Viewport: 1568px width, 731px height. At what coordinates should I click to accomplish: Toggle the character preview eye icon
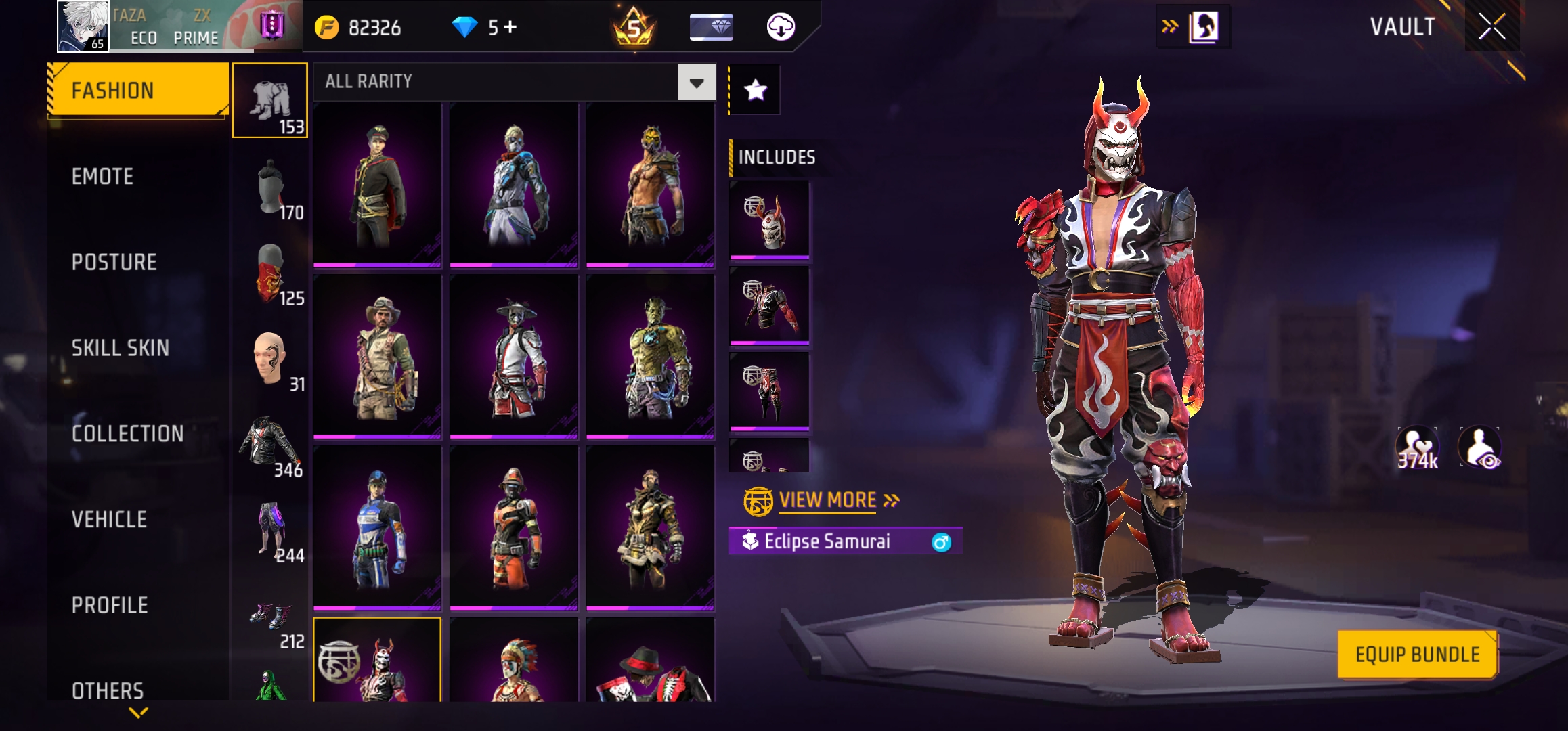click(x=1480, y=448)
